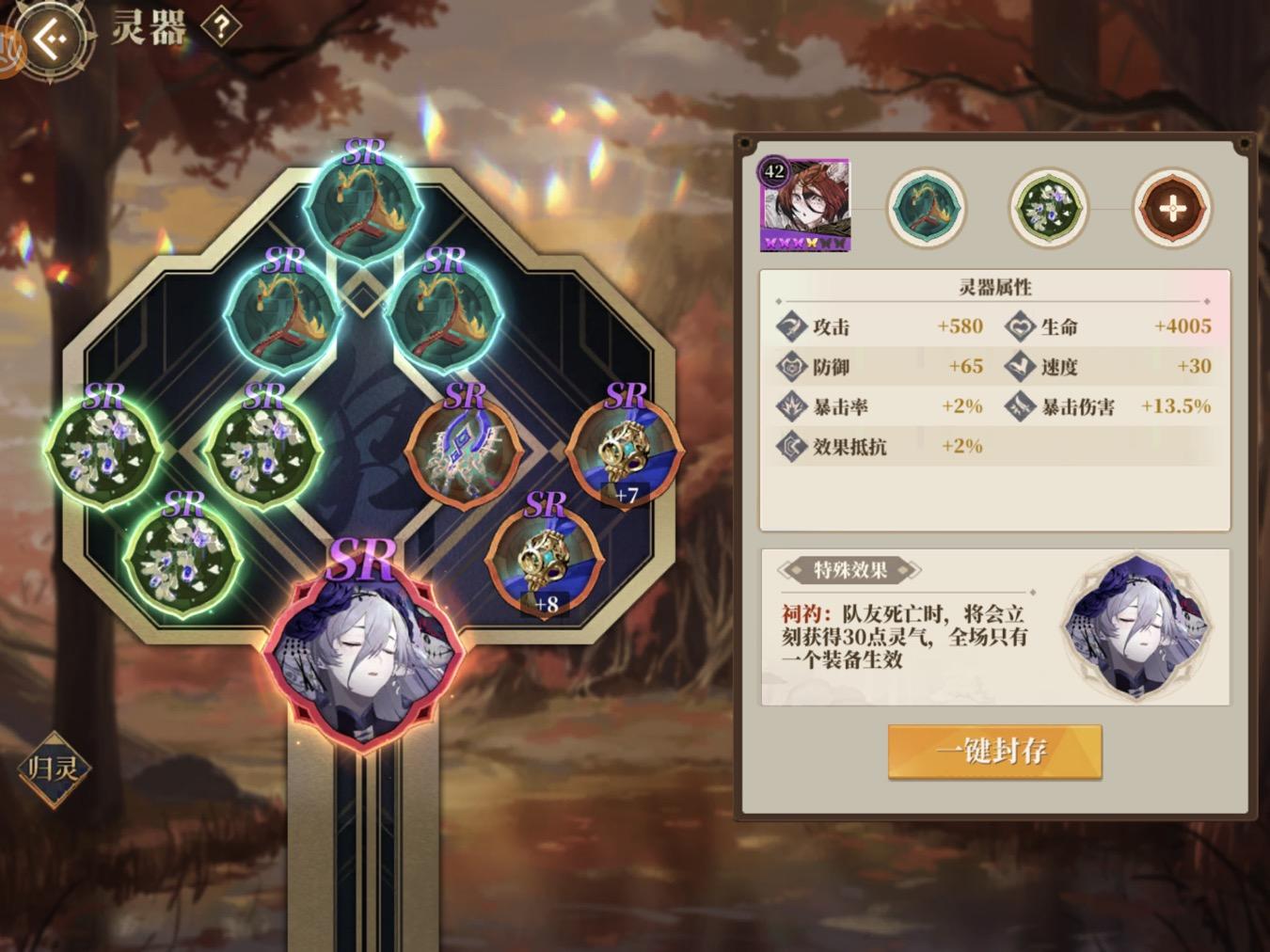Click the 速度 speed stat icon
1270x952 pixels.
[1021, 367]
